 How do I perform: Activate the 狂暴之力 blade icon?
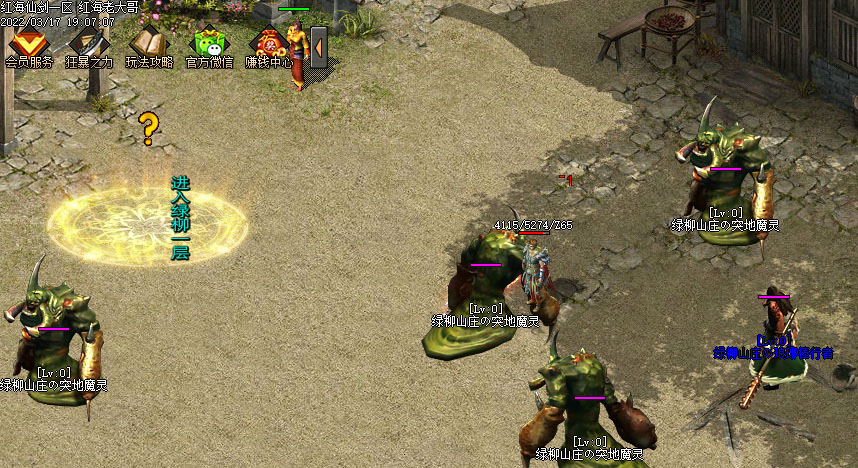[88, 45]
